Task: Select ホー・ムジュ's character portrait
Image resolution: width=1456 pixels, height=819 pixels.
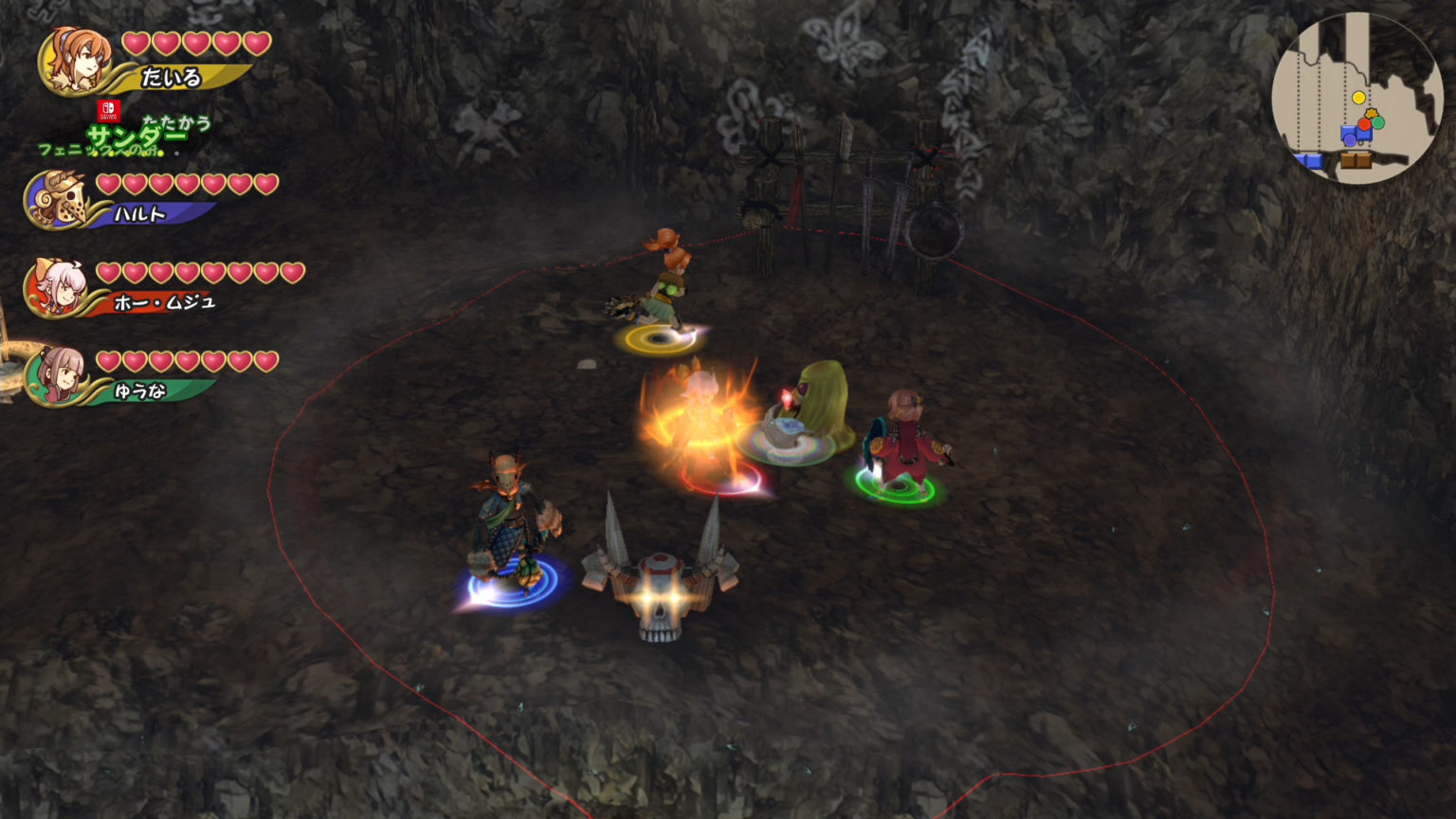Action: coord(61,286)
